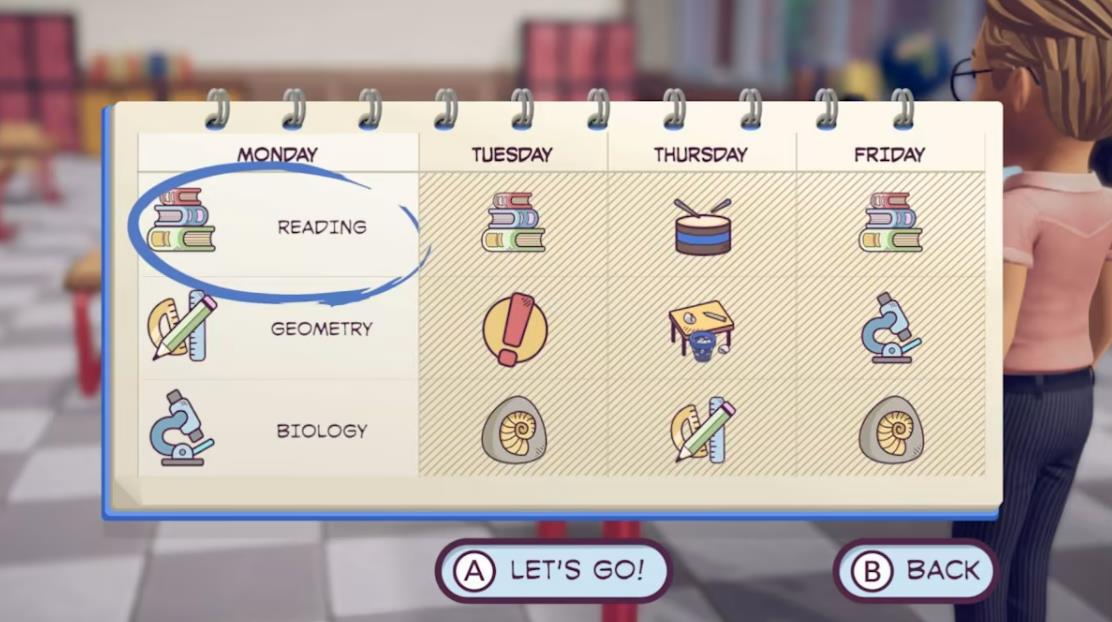Select Friday's book stack lesson icon
The width and height of the screenshot is (1112, 622).
point(890,222)
